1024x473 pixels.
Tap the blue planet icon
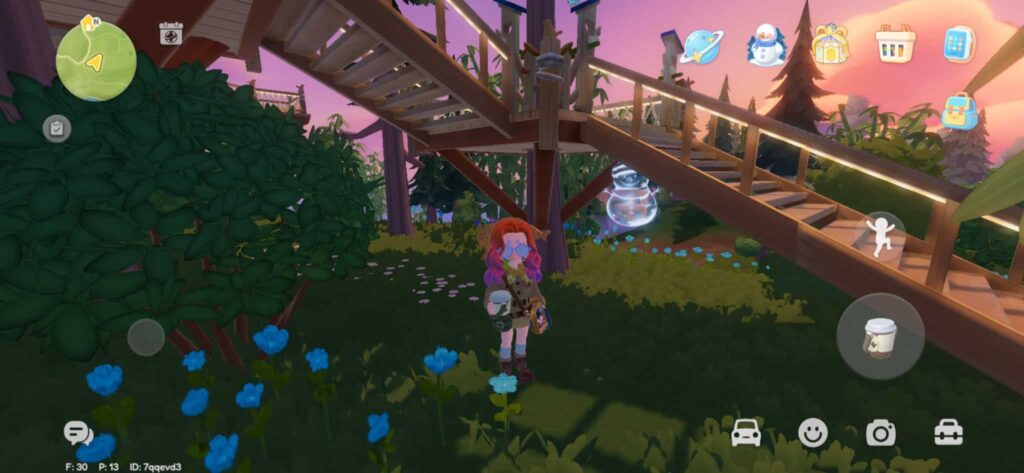click(701, 45)
